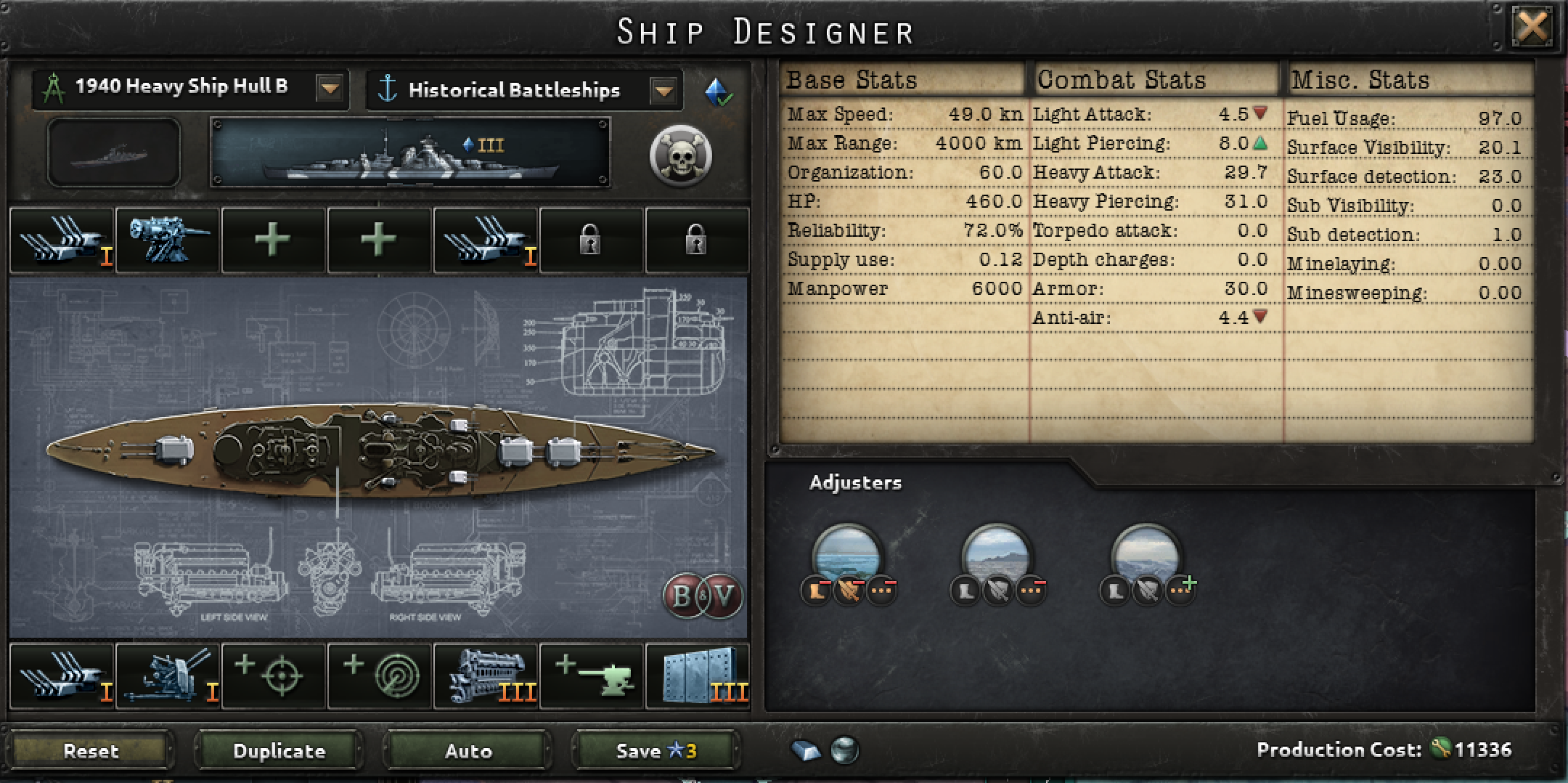Click the leftmost terrain adjuster dial
The width and height of the screenshot is (1568, 783).
[849, 559]
